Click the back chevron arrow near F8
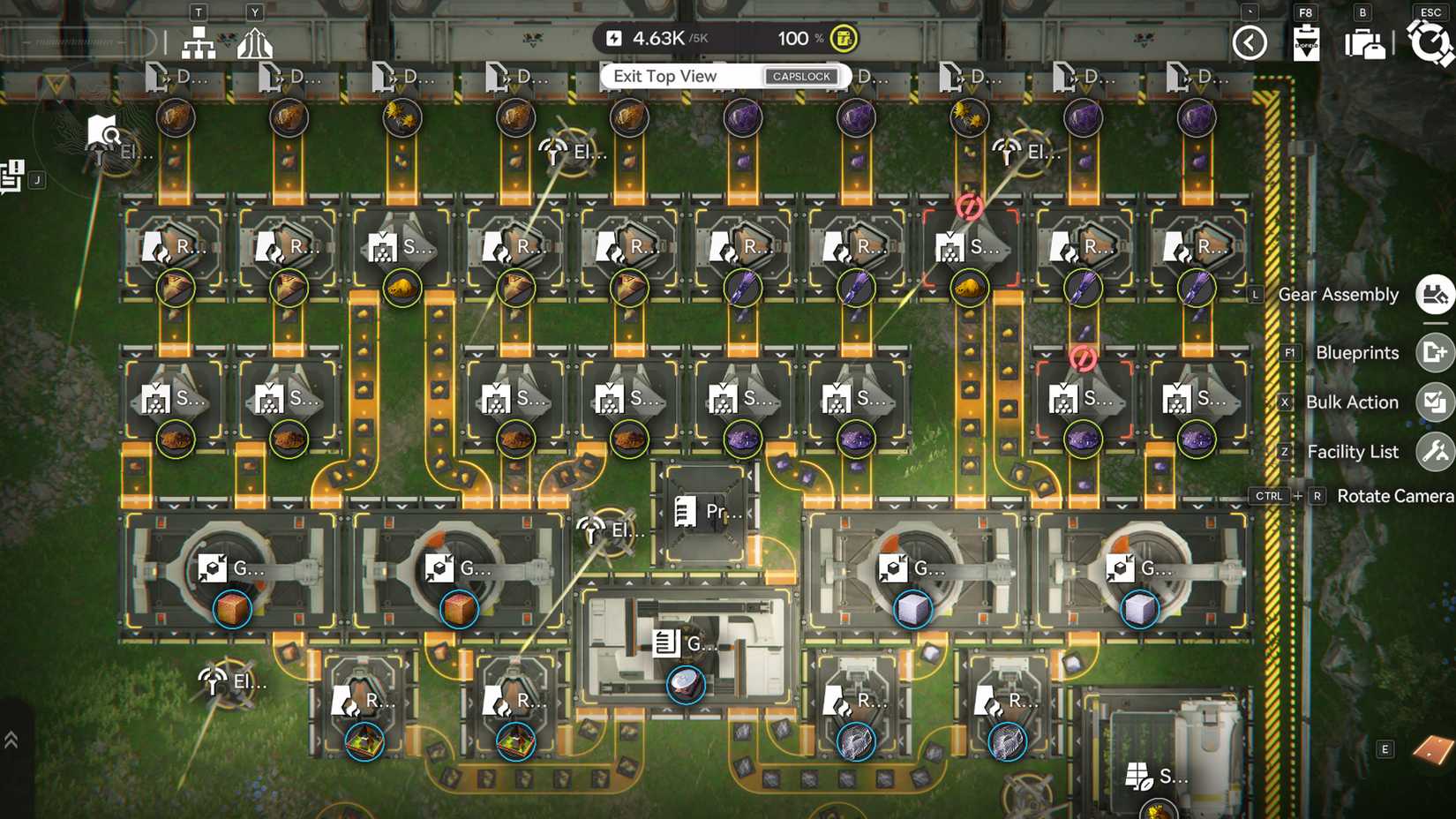 (x=1250, y=41)
